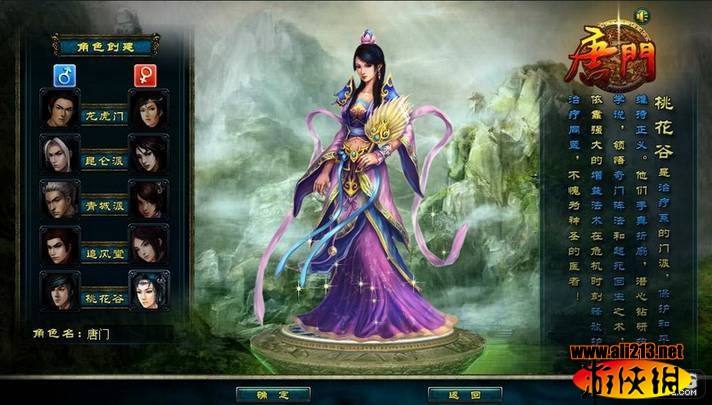Go back with the 返回 button
The width and height of the screenshot is (712, 405).
[450, 394]
